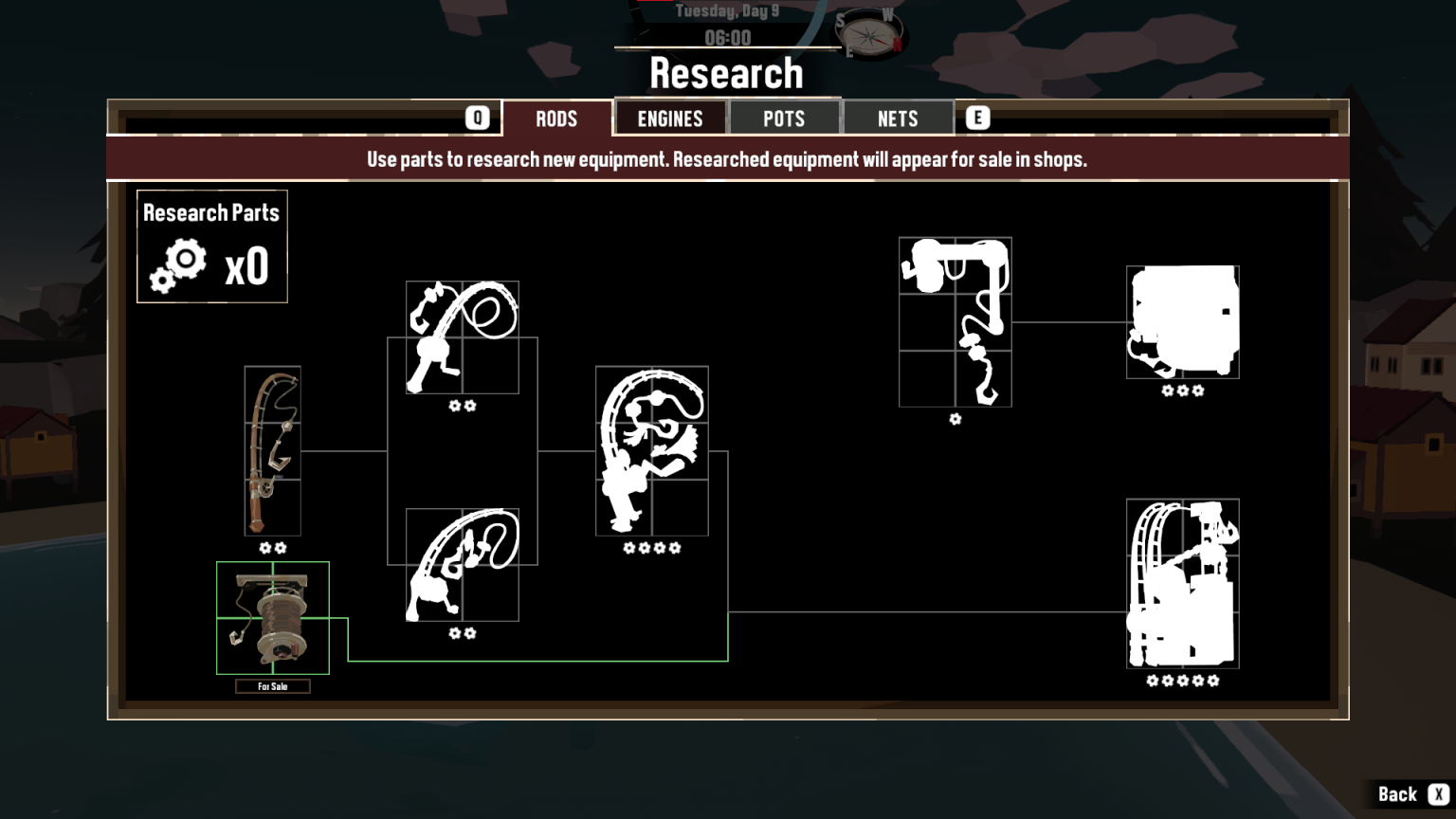This screenshot has width=1456, height=819.
Task: Switch to the ENGINES tab
Action: pos(670,118)
